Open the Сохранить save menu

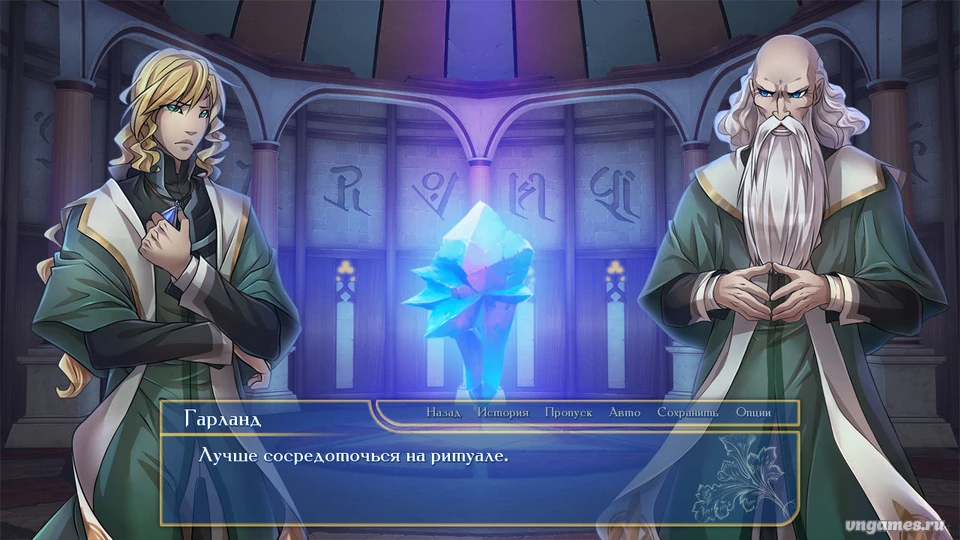[x=688, y=412]
